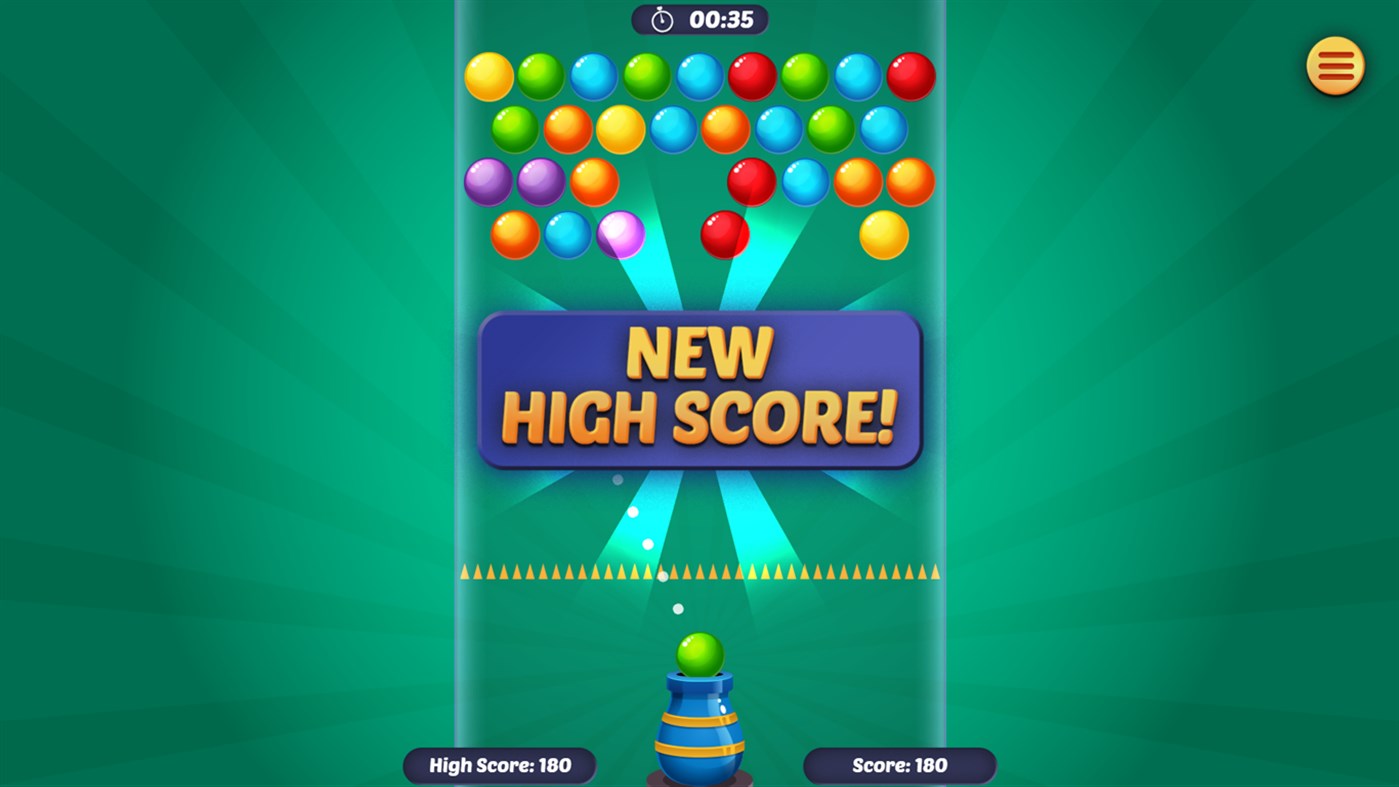Select the orange bubble in second row
The image size is (1399, 787).
coord(569,128)
